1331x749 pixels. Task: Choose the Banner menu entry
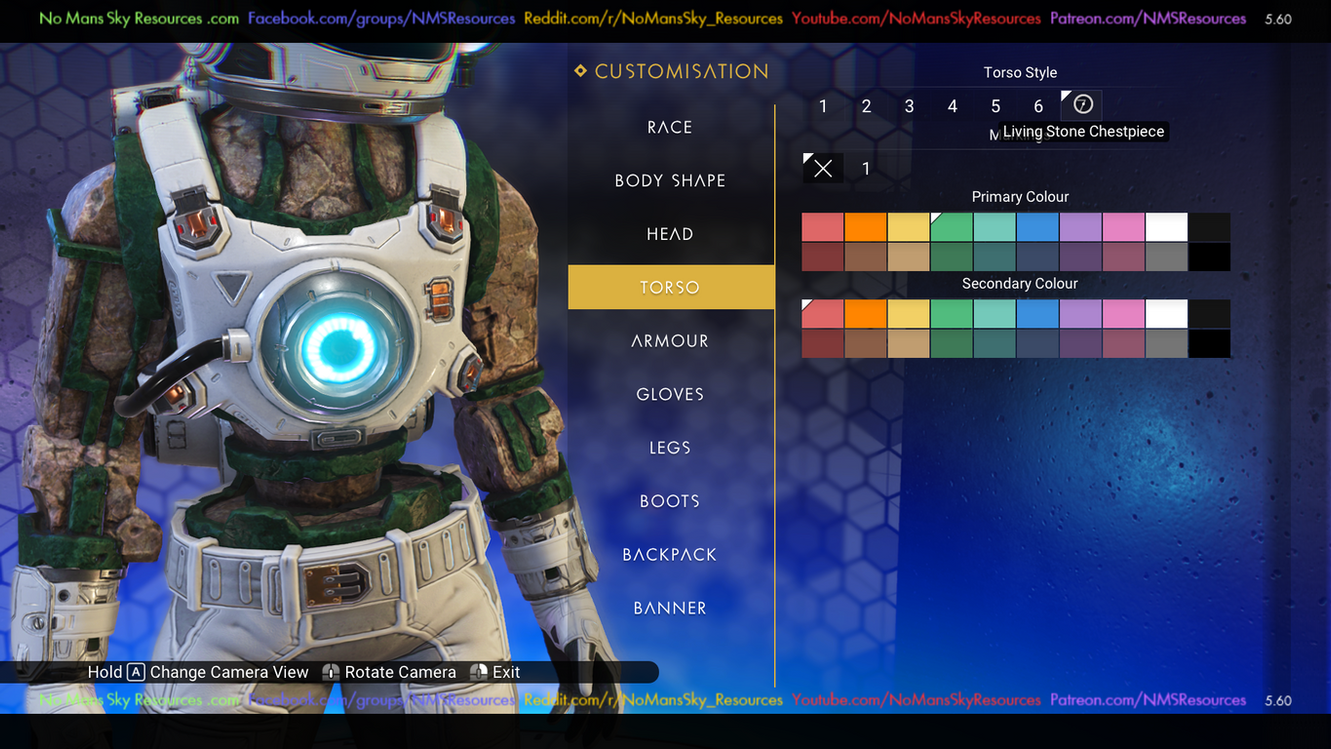pos(670,608)
